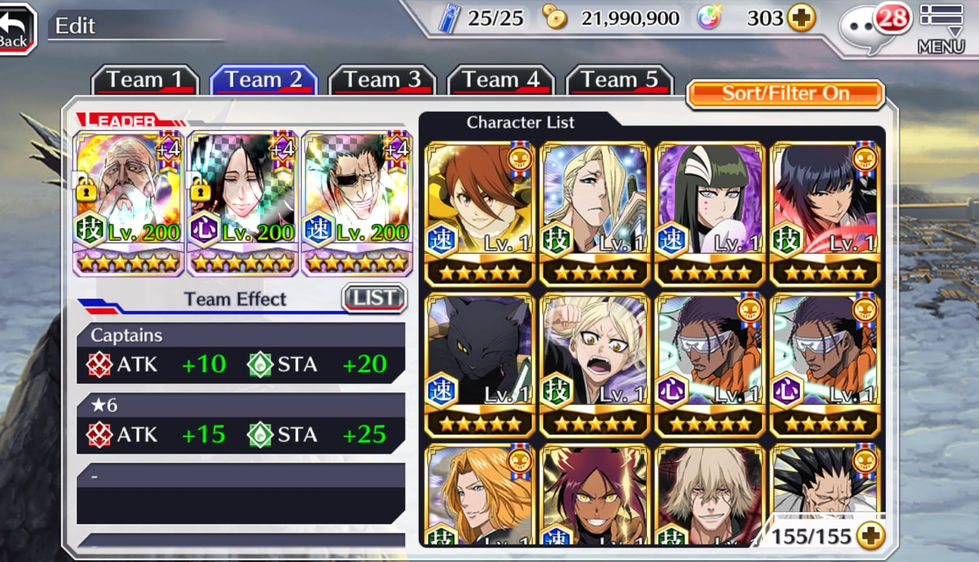Screen dimensions: 979x562
Task: Switch to the Team 1 tab
Action: point(145,80)
